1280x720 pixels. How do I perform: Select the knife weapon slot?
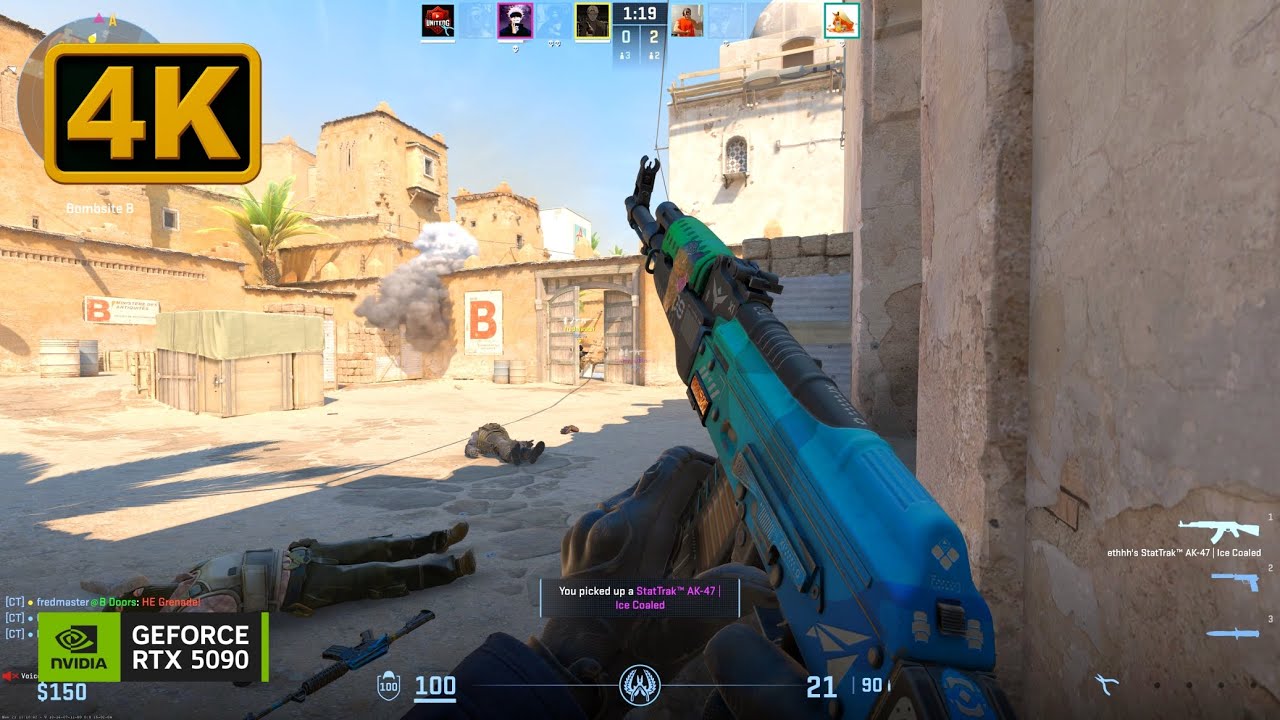tap(1235, 633)
